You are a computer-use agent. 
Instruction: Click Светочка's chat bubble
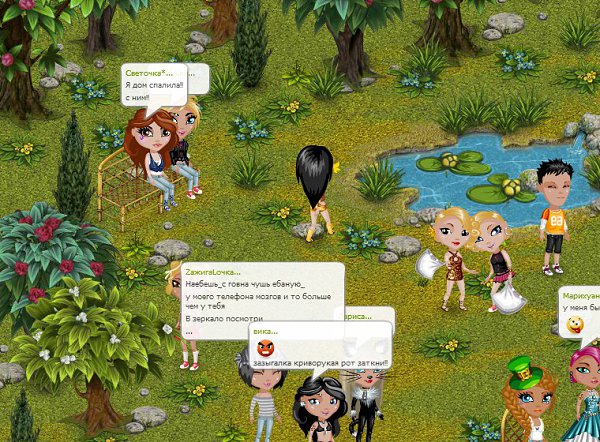[x=153, y=86]
